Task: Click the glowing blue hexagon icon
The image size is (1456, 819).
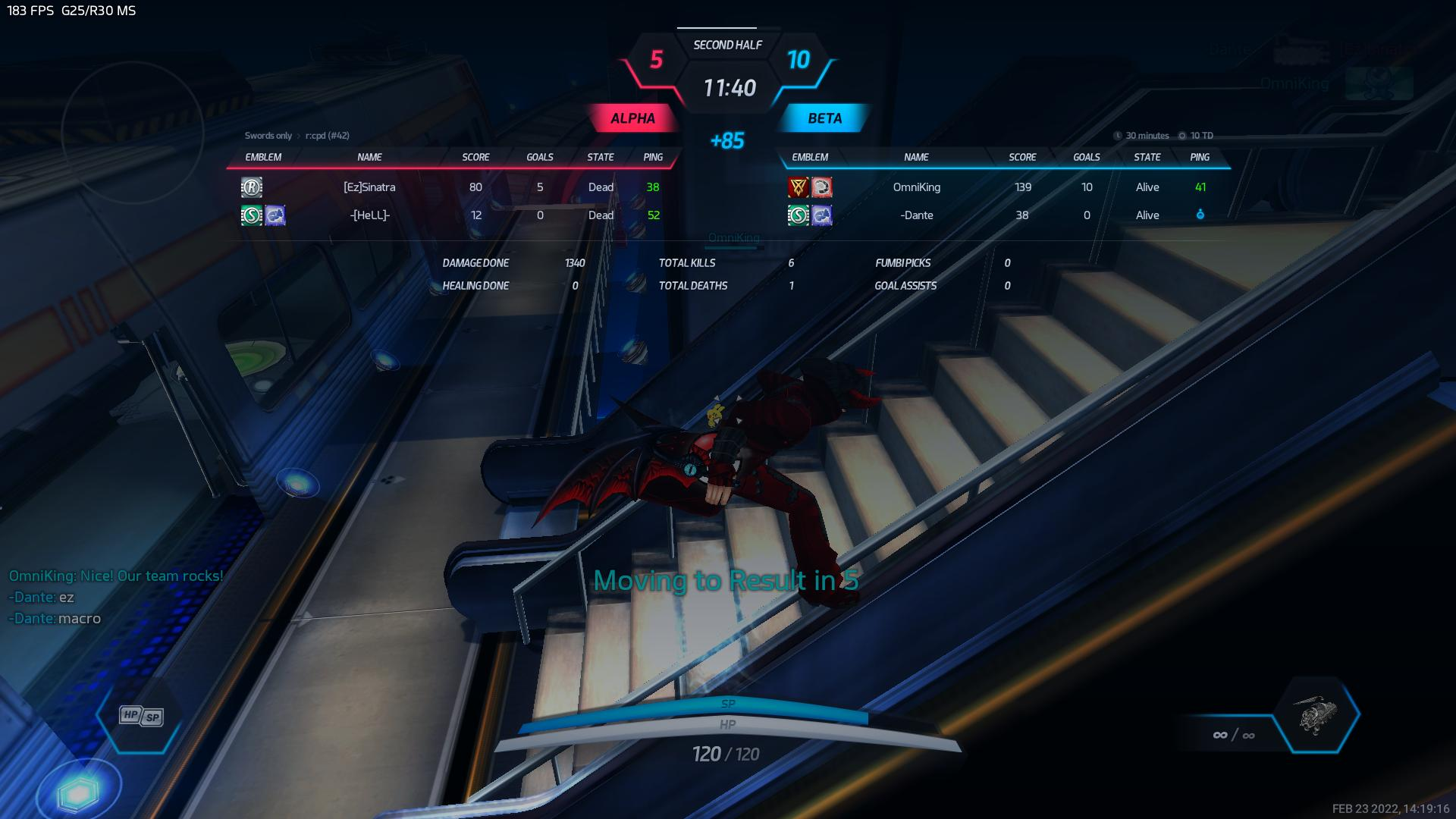Action: (x=79, y=792)
